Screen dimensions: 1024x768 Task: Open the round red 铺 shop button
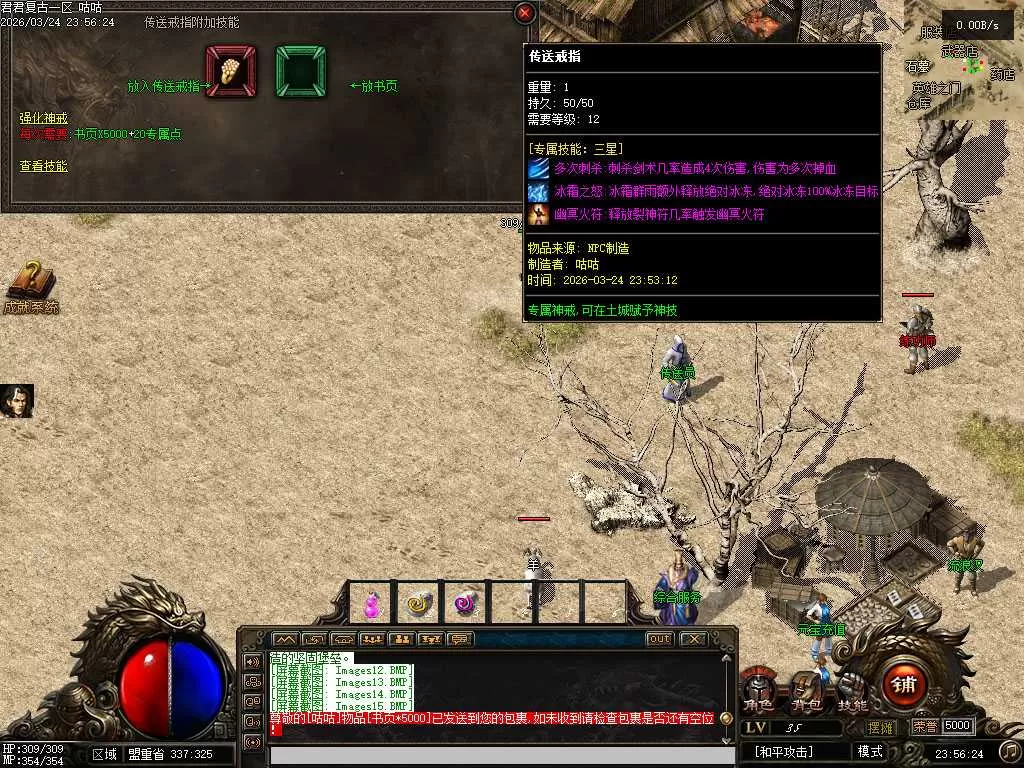(905, 685)
